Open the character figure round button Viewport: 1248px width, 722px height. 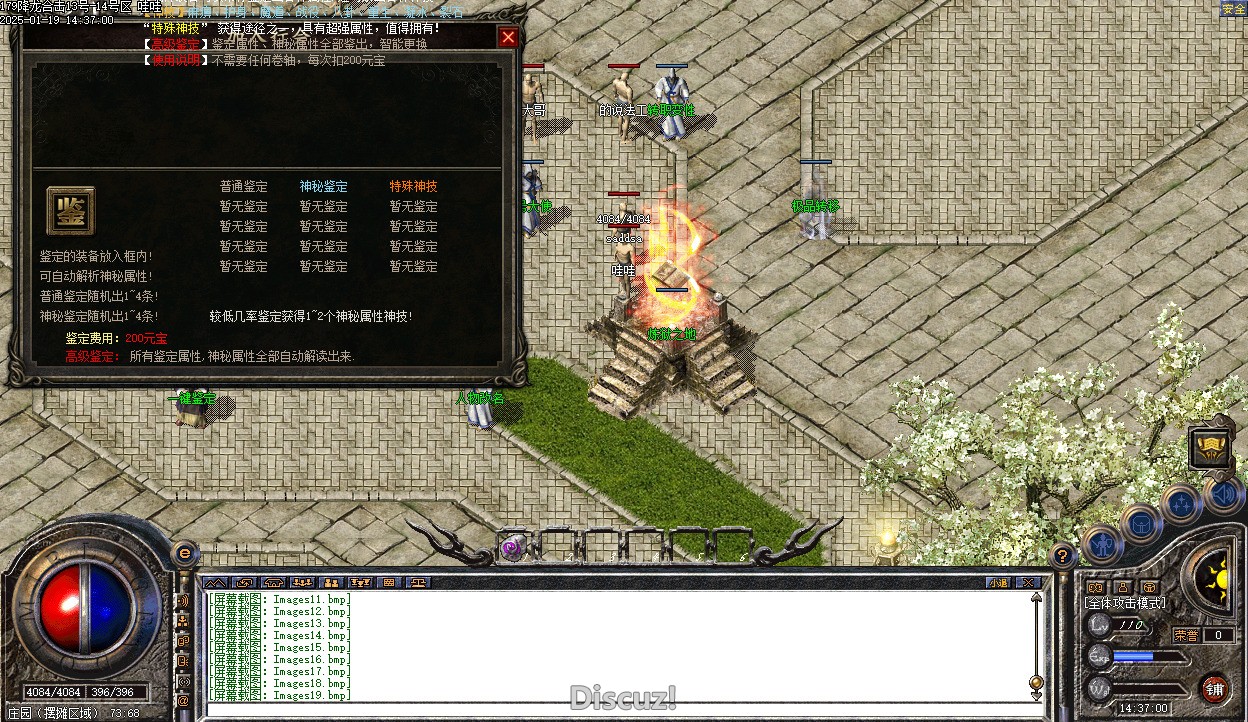point(1103,543)
